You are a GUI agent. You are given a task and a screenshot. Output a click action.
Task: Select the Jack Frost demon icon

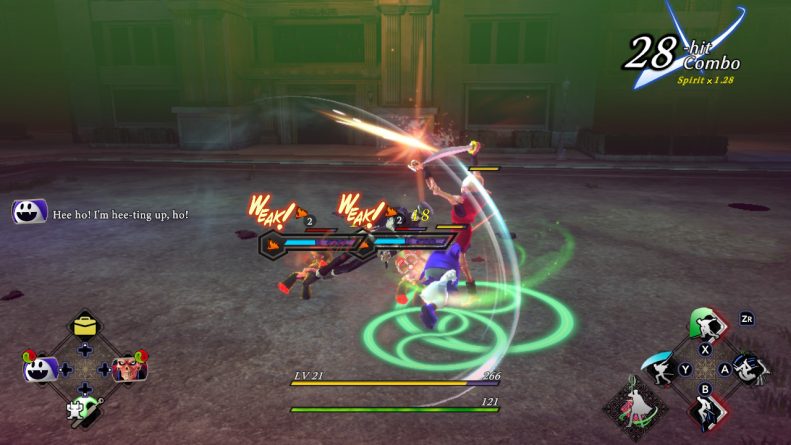point(38,369)
